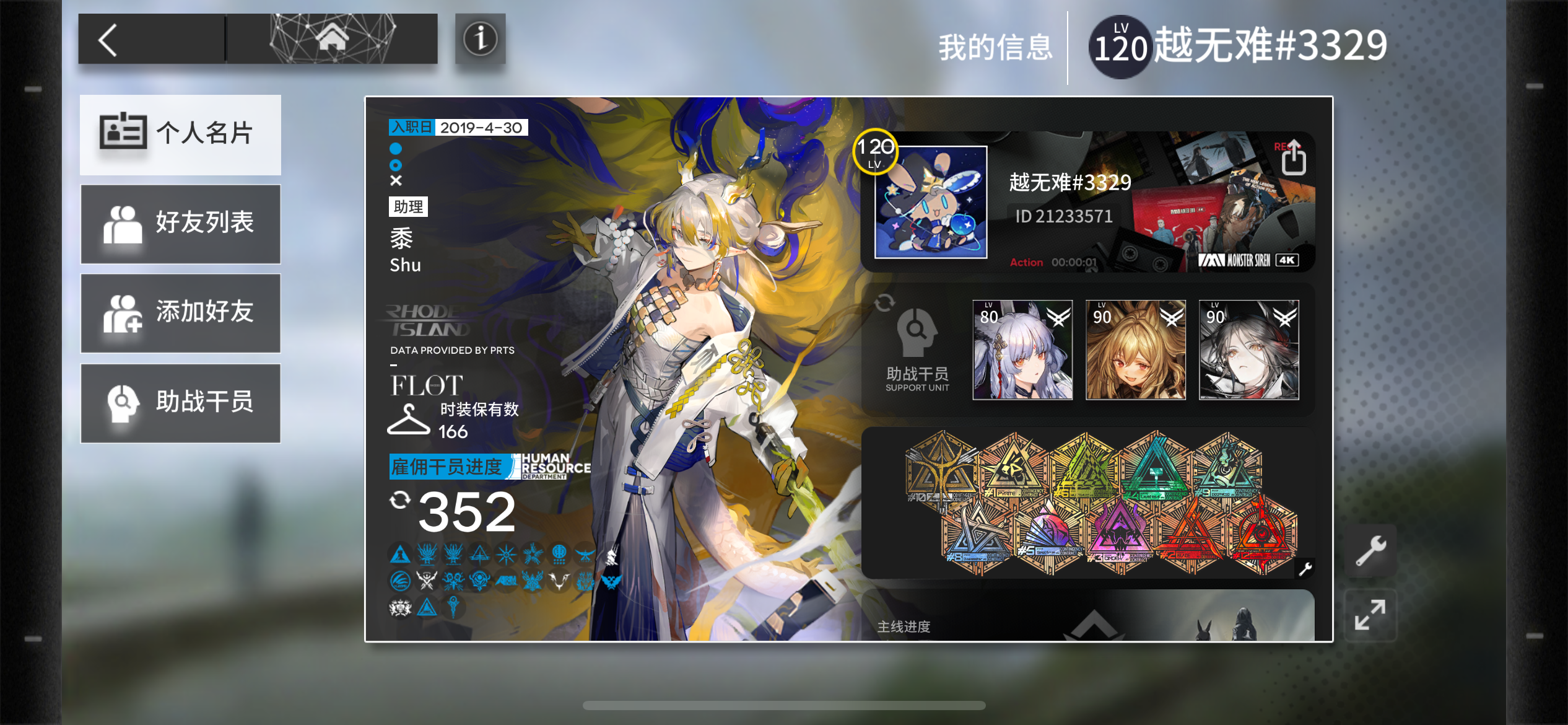Open the info icon near the top toolbar

tap(480, 40)
